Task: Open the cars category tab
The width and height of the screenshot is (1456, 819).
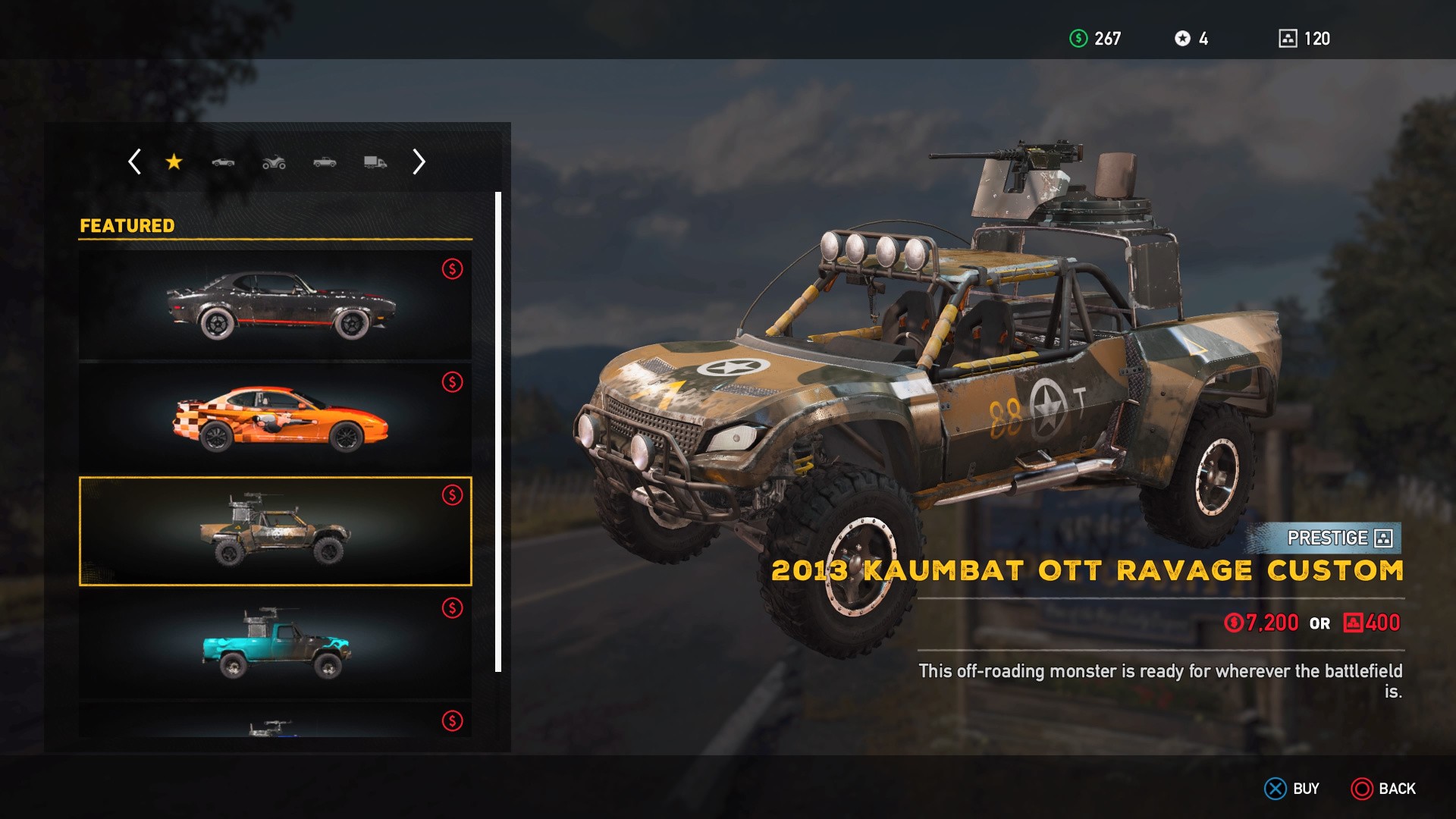Action: point(223,162)
